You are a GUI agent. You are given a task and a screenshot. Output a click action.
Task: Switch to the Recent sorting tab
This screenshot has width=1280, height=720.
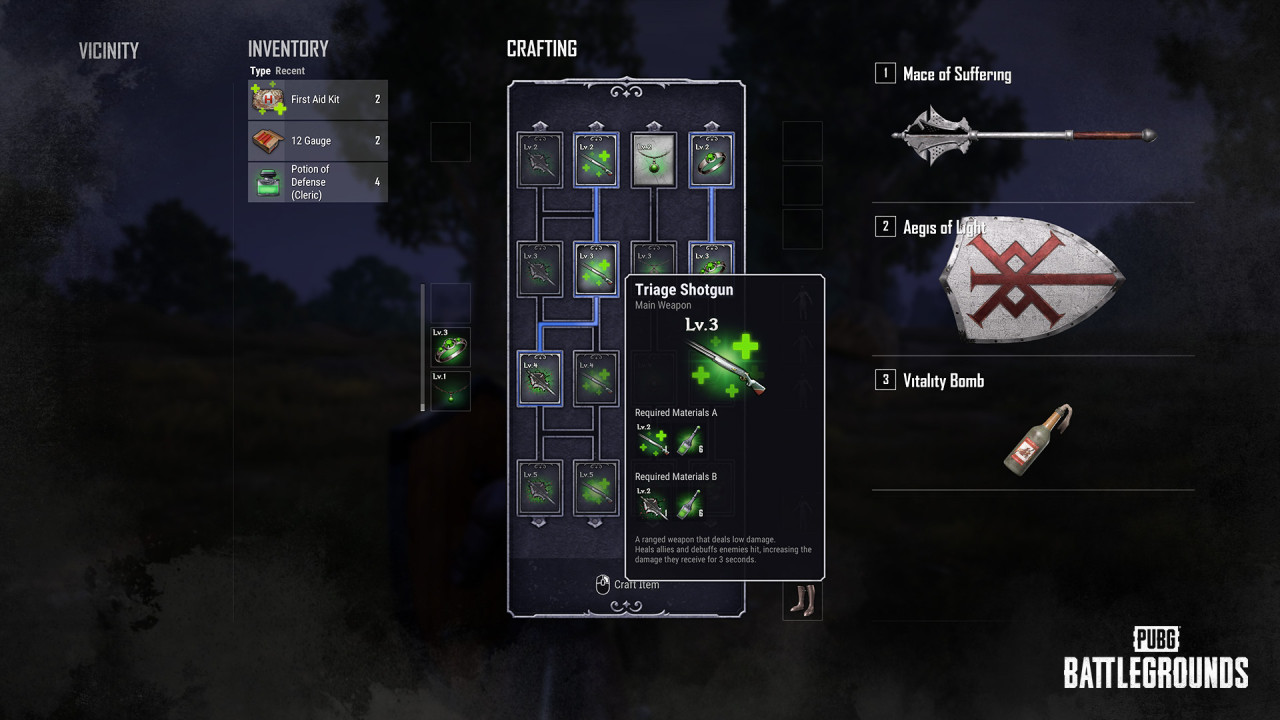click(290, 71)
